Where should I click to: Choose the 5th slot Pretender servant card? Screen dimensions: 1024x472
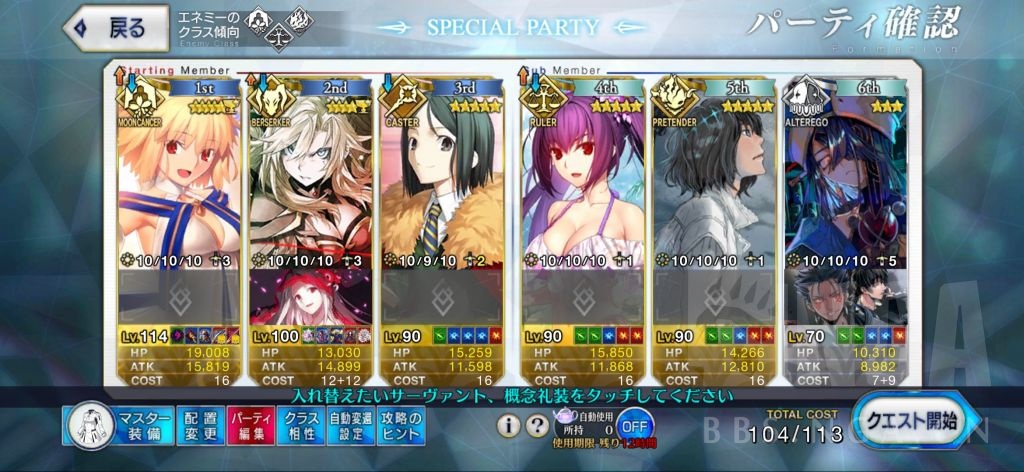point(713,190)
